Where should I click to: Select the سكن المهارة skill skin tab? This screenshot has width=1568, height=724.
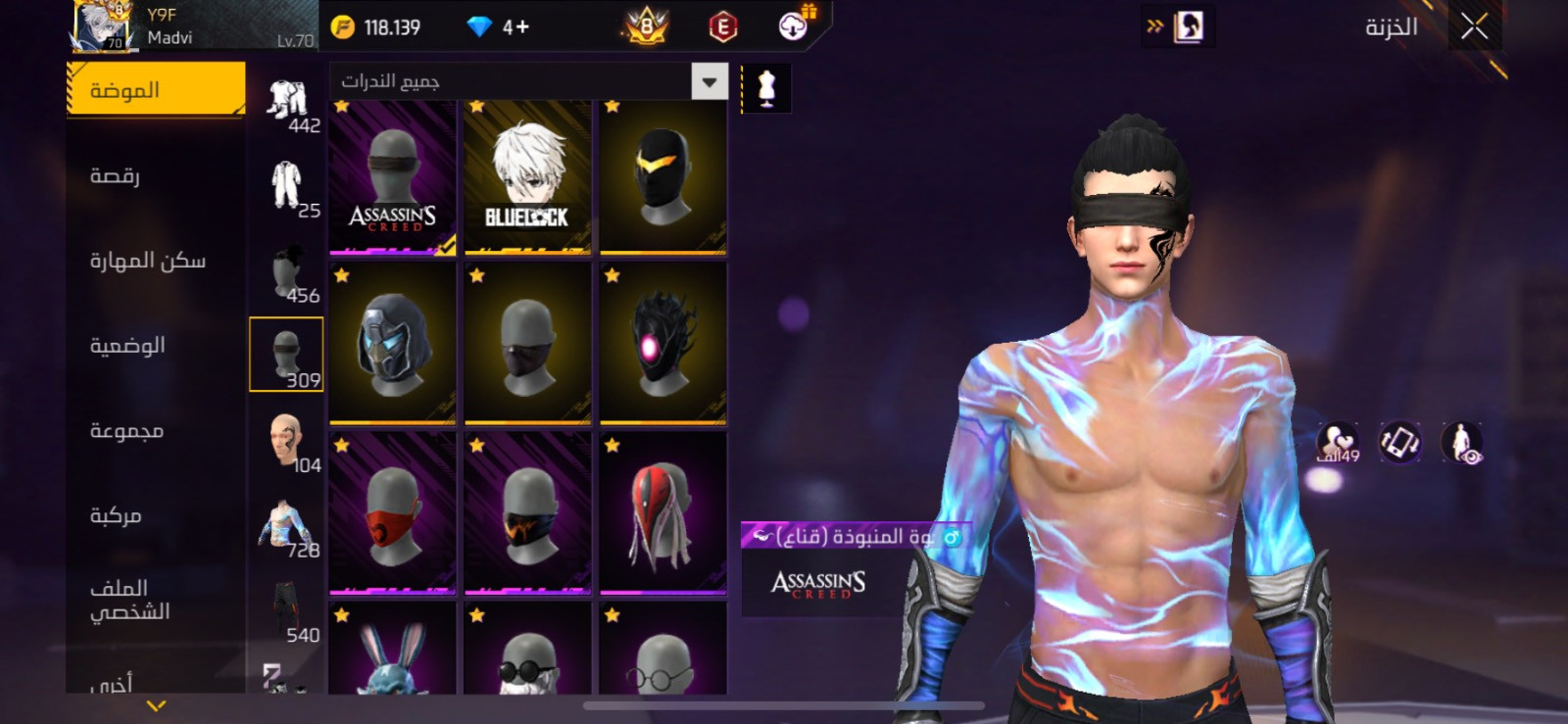point(148,261)
